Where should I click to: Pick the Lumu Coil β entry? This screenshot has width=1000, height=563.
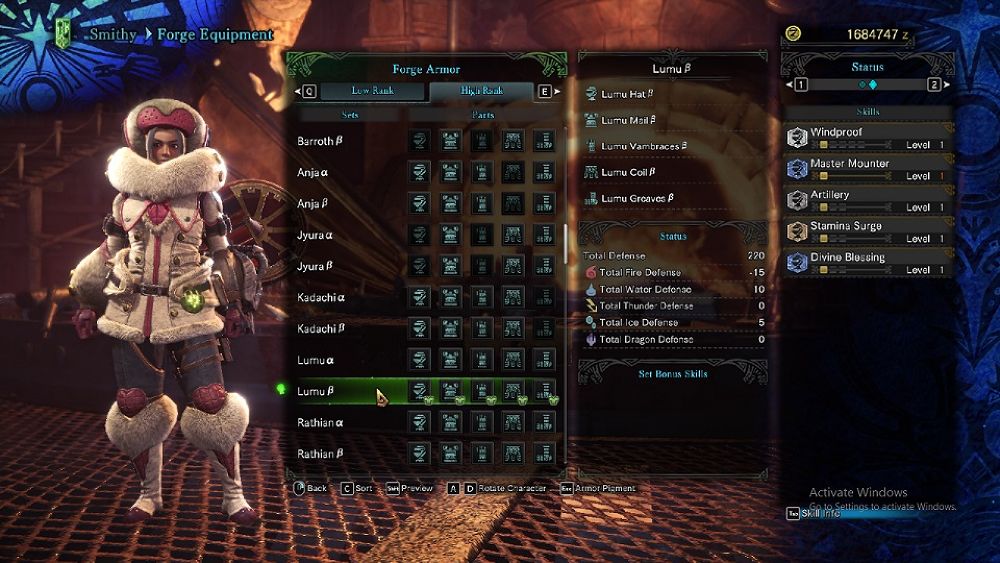coord(627,172)
